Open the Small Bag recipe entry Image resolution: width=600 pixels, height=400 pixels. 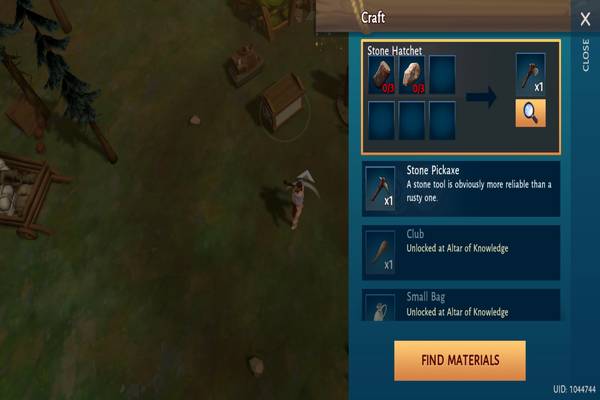coord(461,305)
